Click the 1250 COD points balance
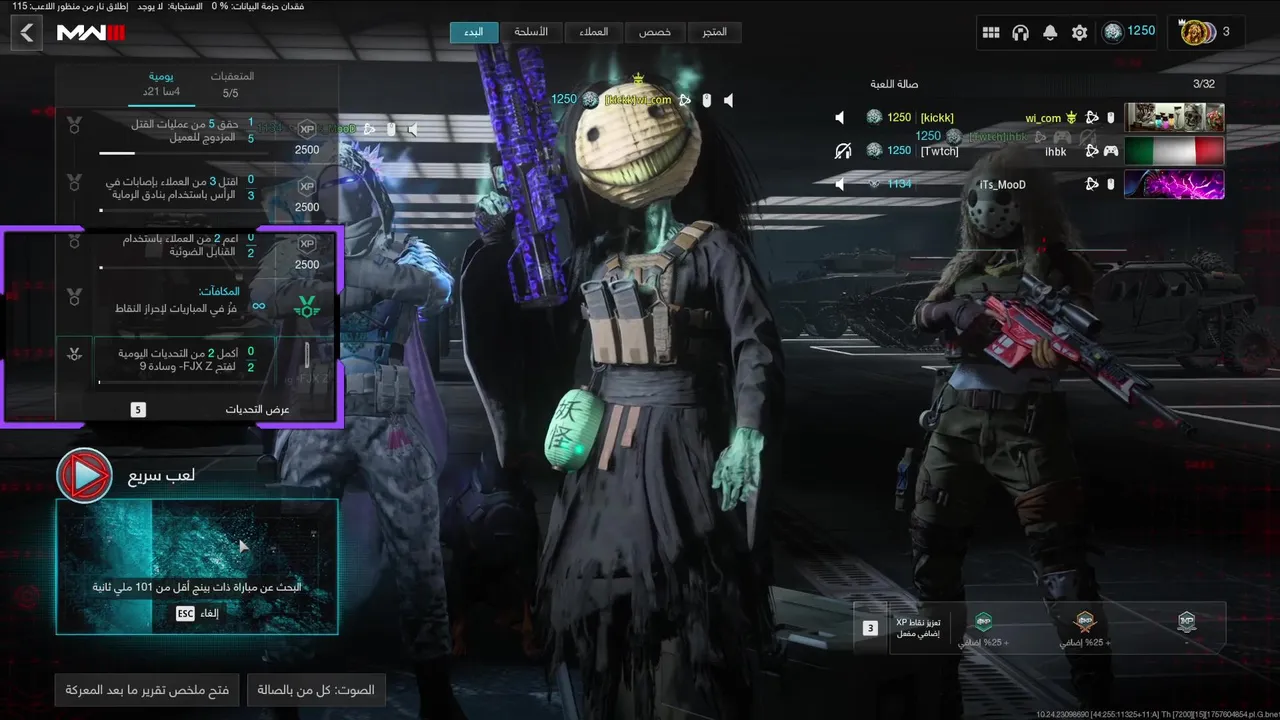Screen dimensions: 1280x720 (x=1129, y=32)
